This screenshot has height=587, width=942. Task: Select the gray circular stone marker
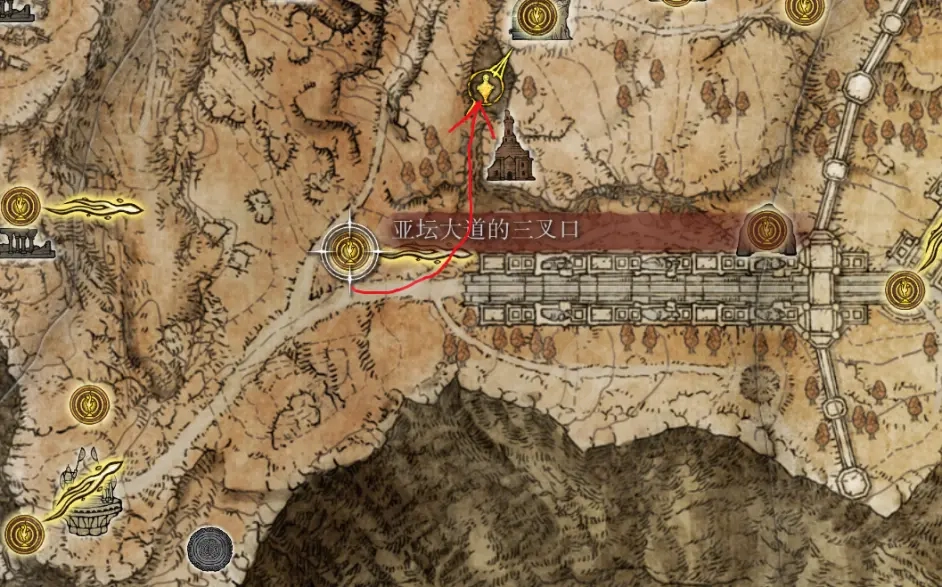210,548
